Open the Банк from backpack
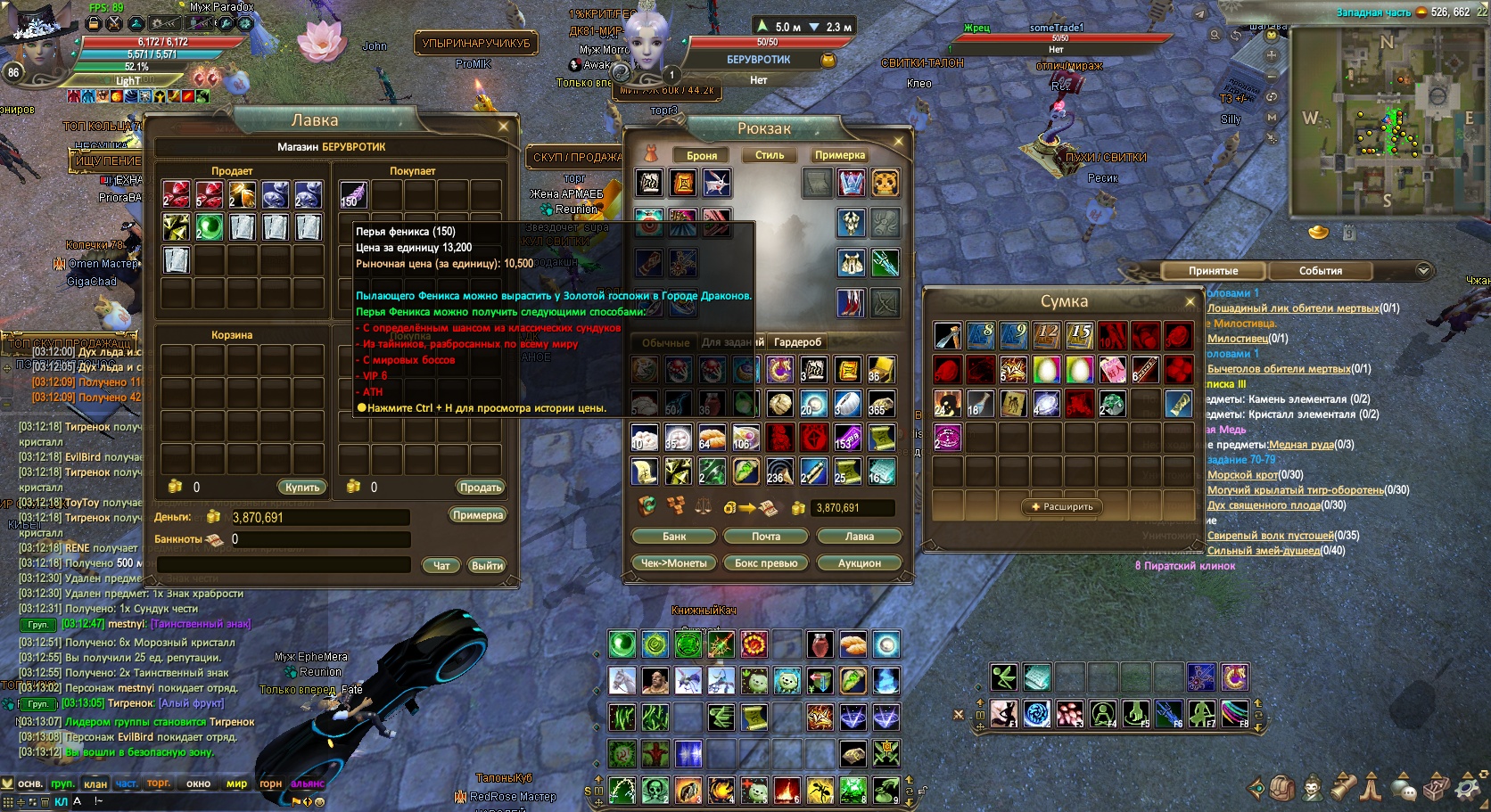 674,537
